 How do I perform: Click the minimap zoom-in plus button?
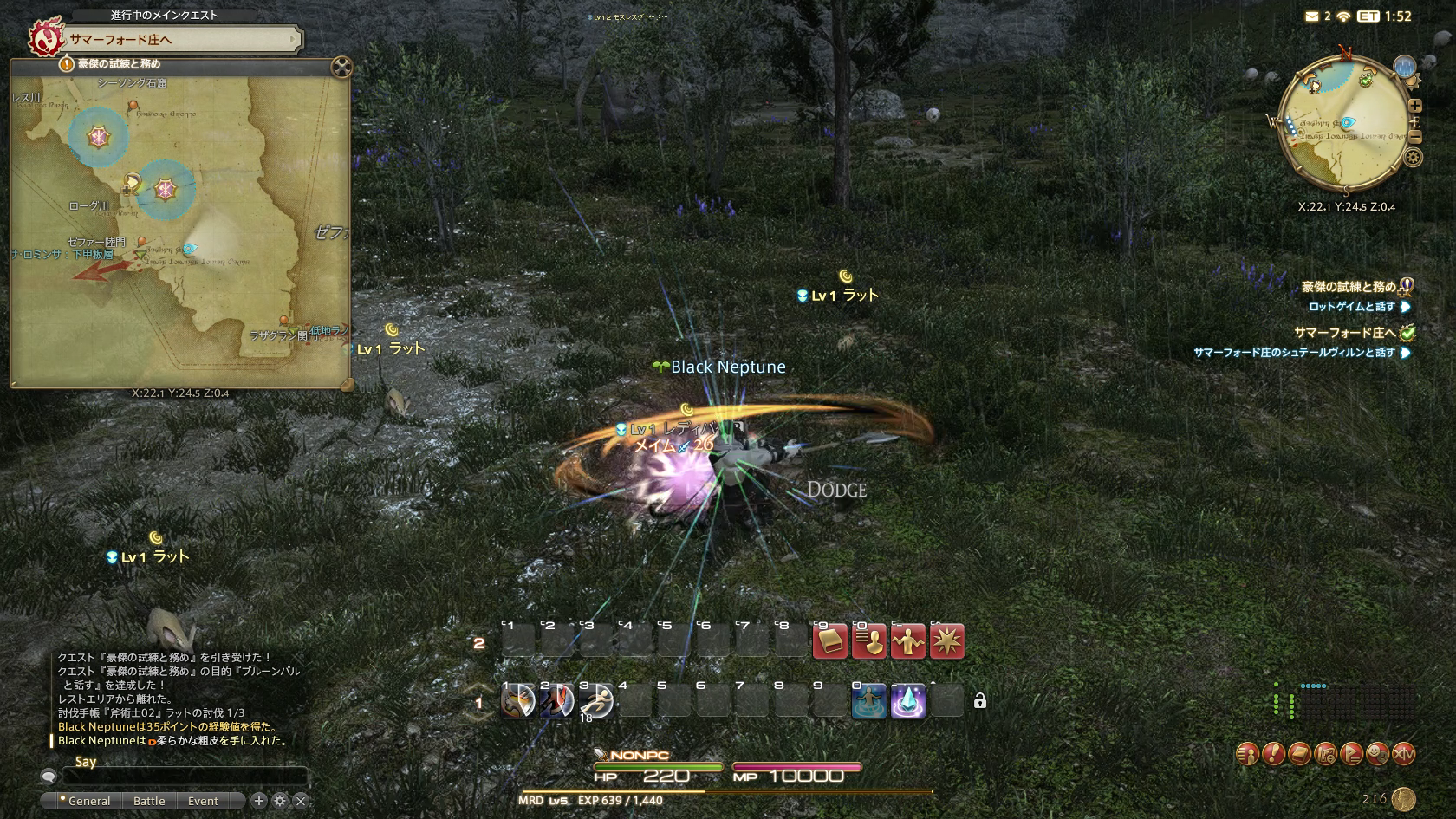(x=1414, y=106)
